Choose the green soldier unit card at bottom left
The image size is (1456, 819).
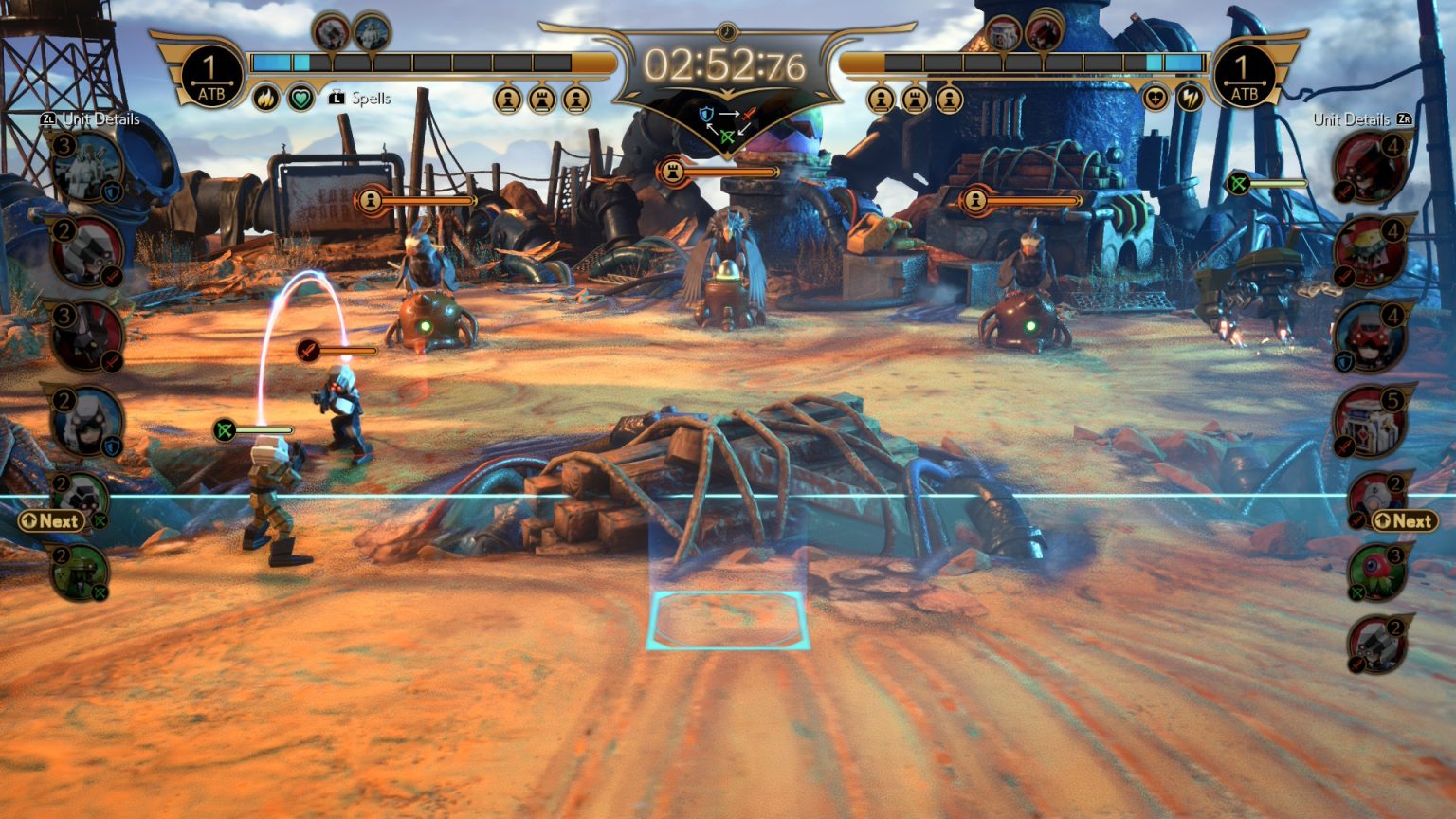(81, 572)
